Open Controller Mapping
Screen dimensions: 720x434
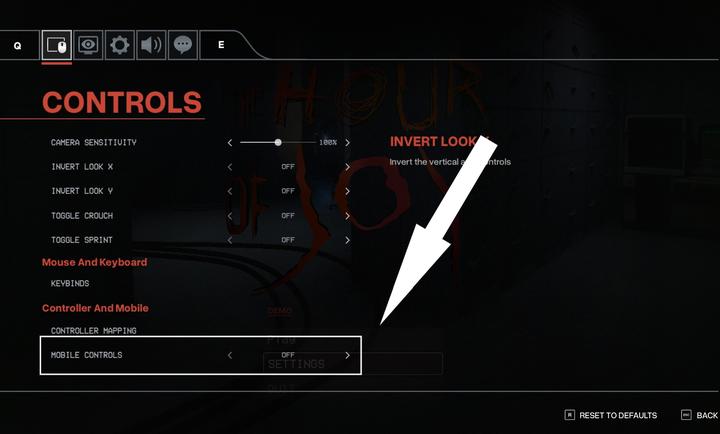(94, 331)
